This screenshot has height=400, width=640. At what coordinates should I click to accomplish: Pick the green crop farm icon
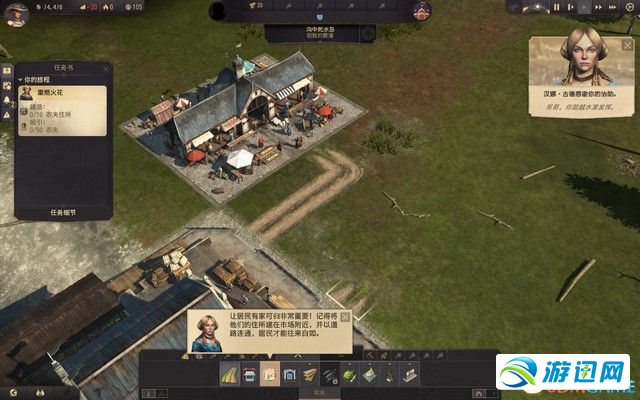coord(349,375)
